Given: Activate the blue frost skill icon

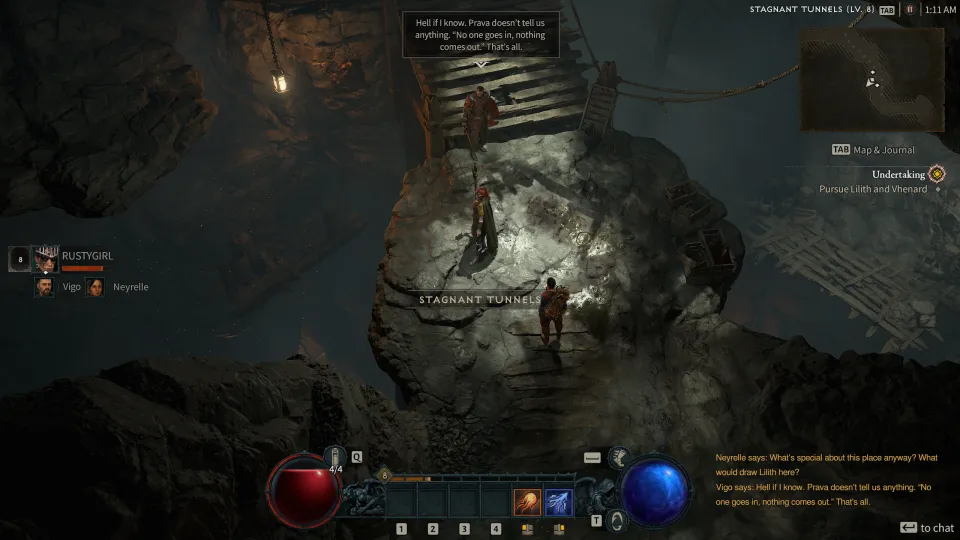Looking at the screenshot, I should (x=558, y=501).
